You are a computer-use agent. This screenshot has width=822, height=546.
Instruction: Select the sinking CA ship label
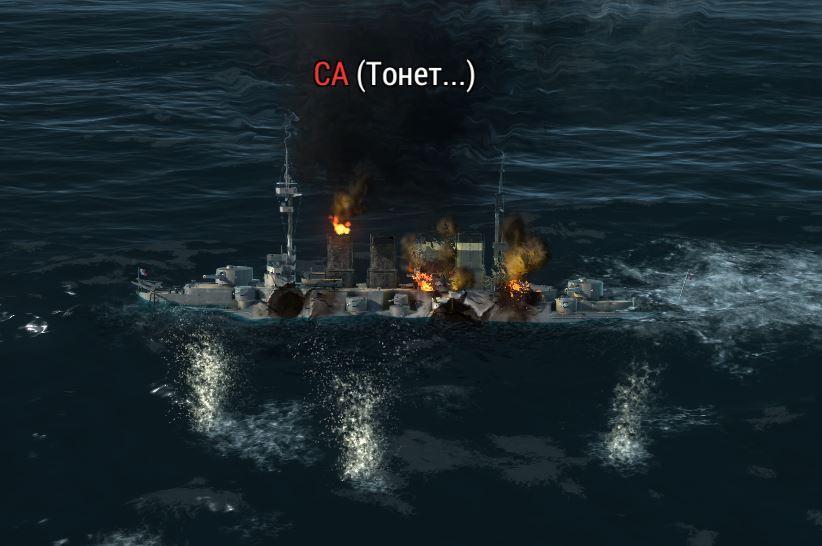tap(394, 75)
